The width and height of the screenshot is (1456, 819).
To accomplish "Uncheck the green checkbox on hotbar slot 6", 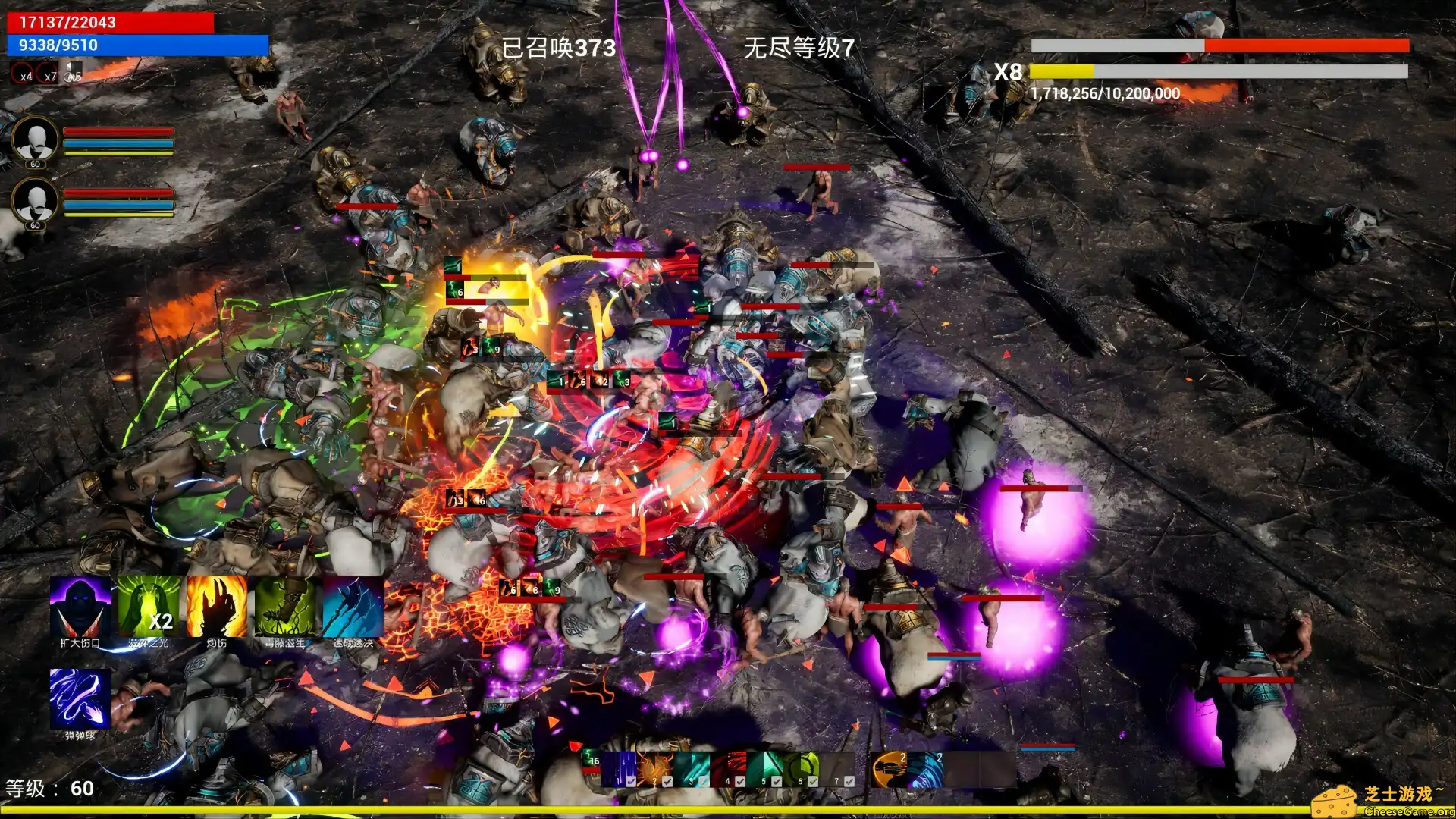I will 813,782.
